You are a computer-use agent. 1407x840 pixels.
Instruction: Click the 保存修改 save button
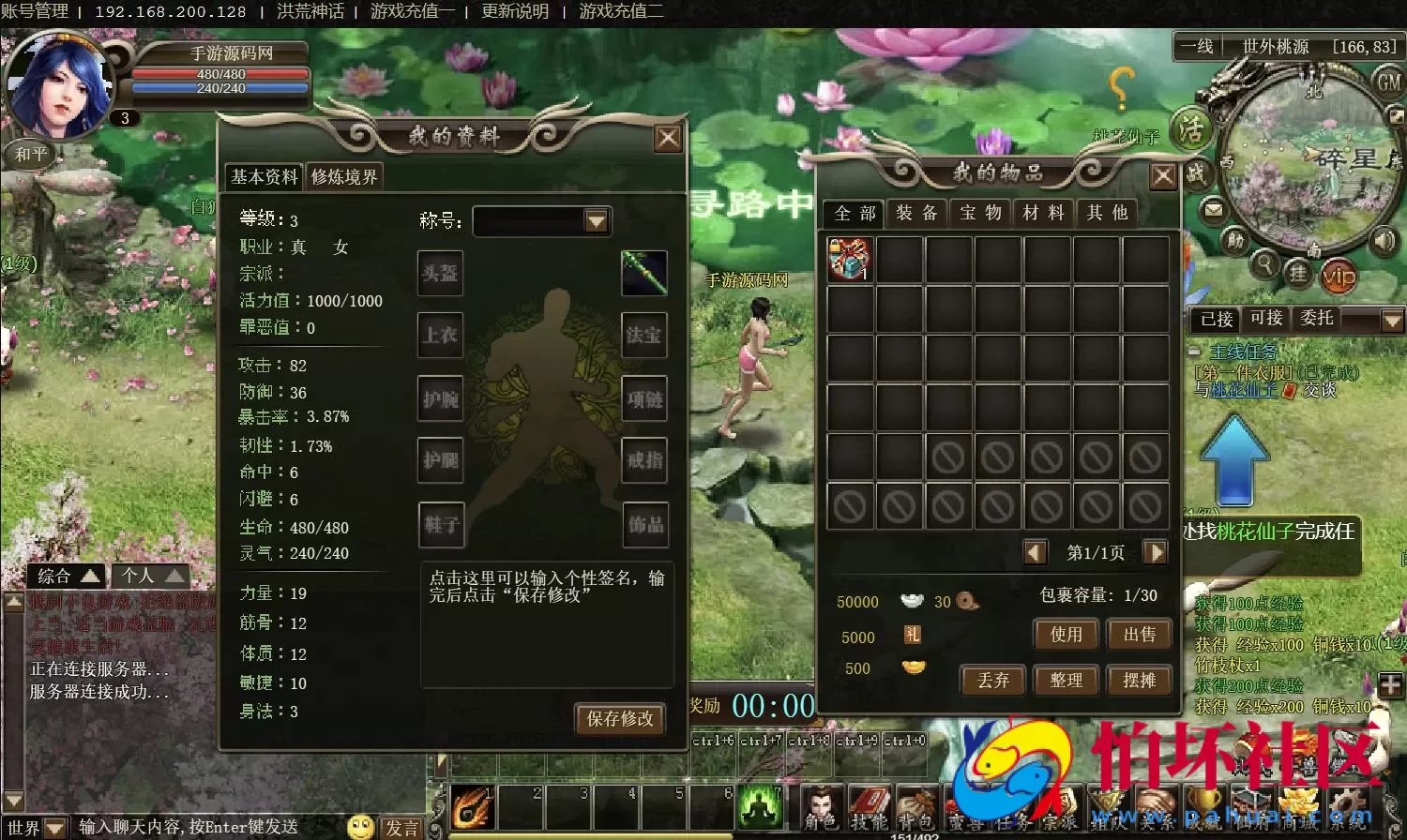[x=620, y=720]
